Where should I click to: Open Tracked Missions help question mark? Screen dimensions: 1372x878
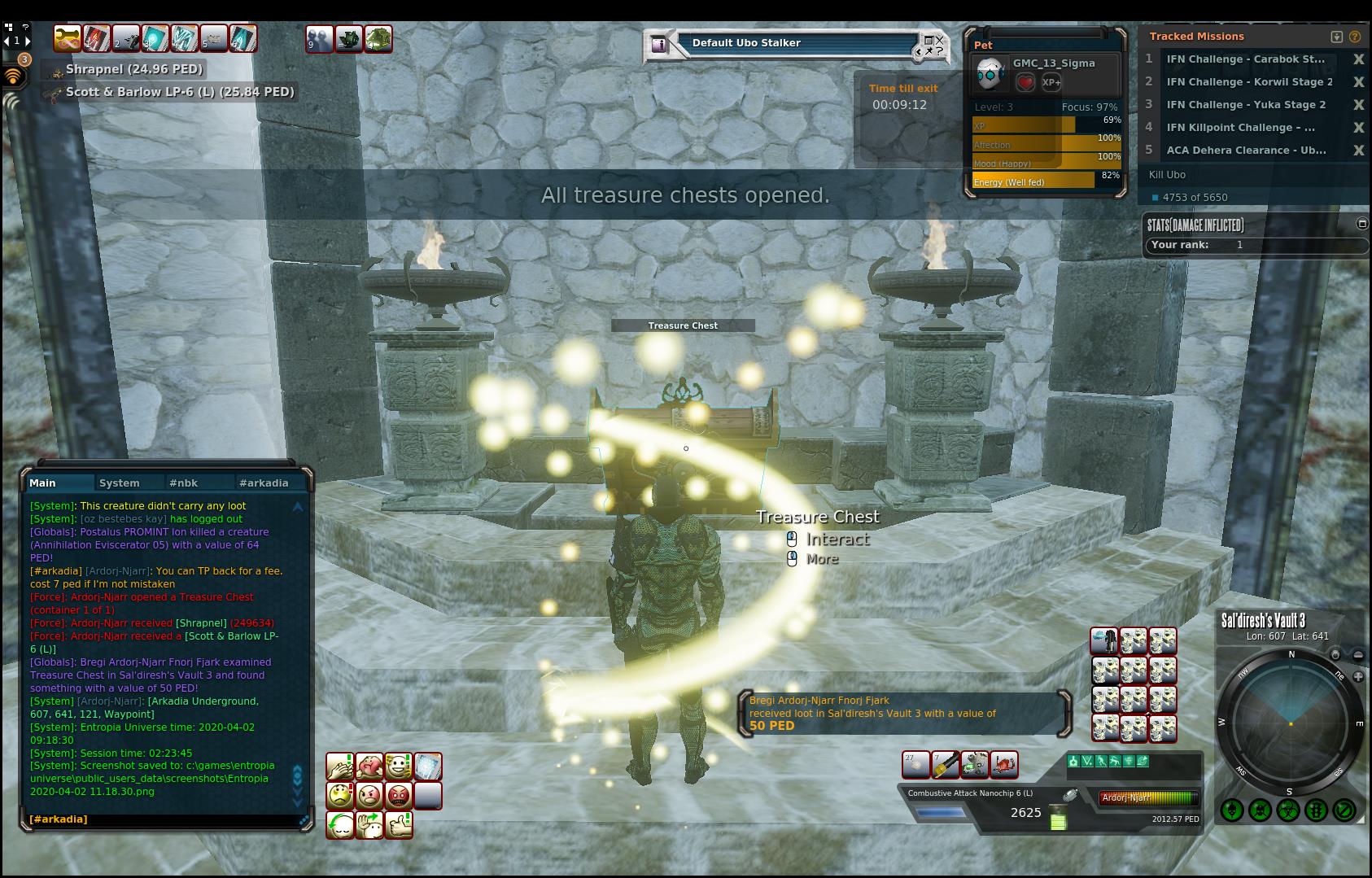(x=1355, y=37)
